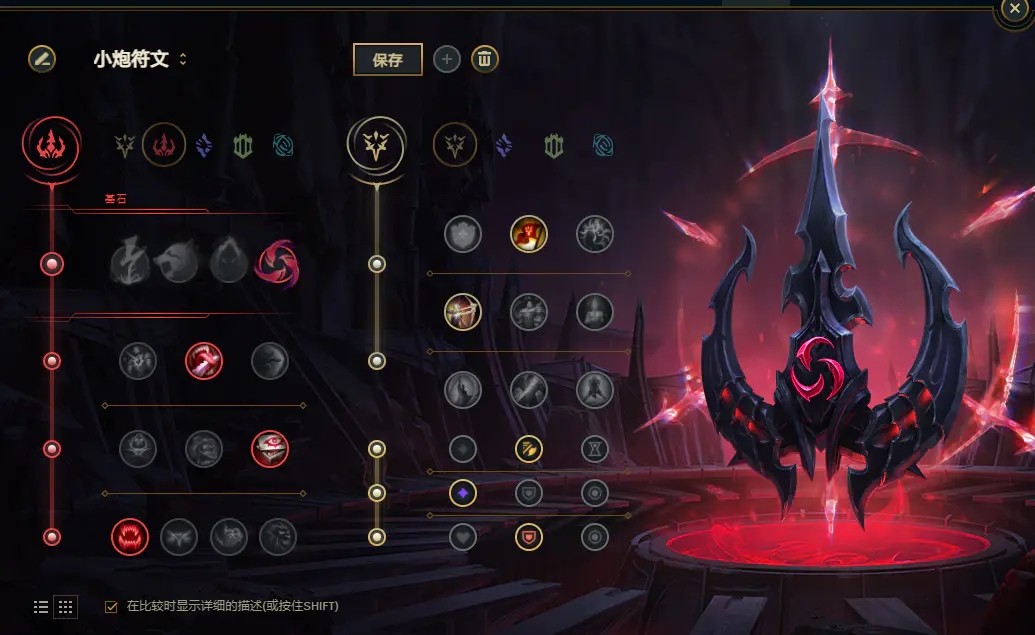Save the rune page with 保存

point(388,60)
